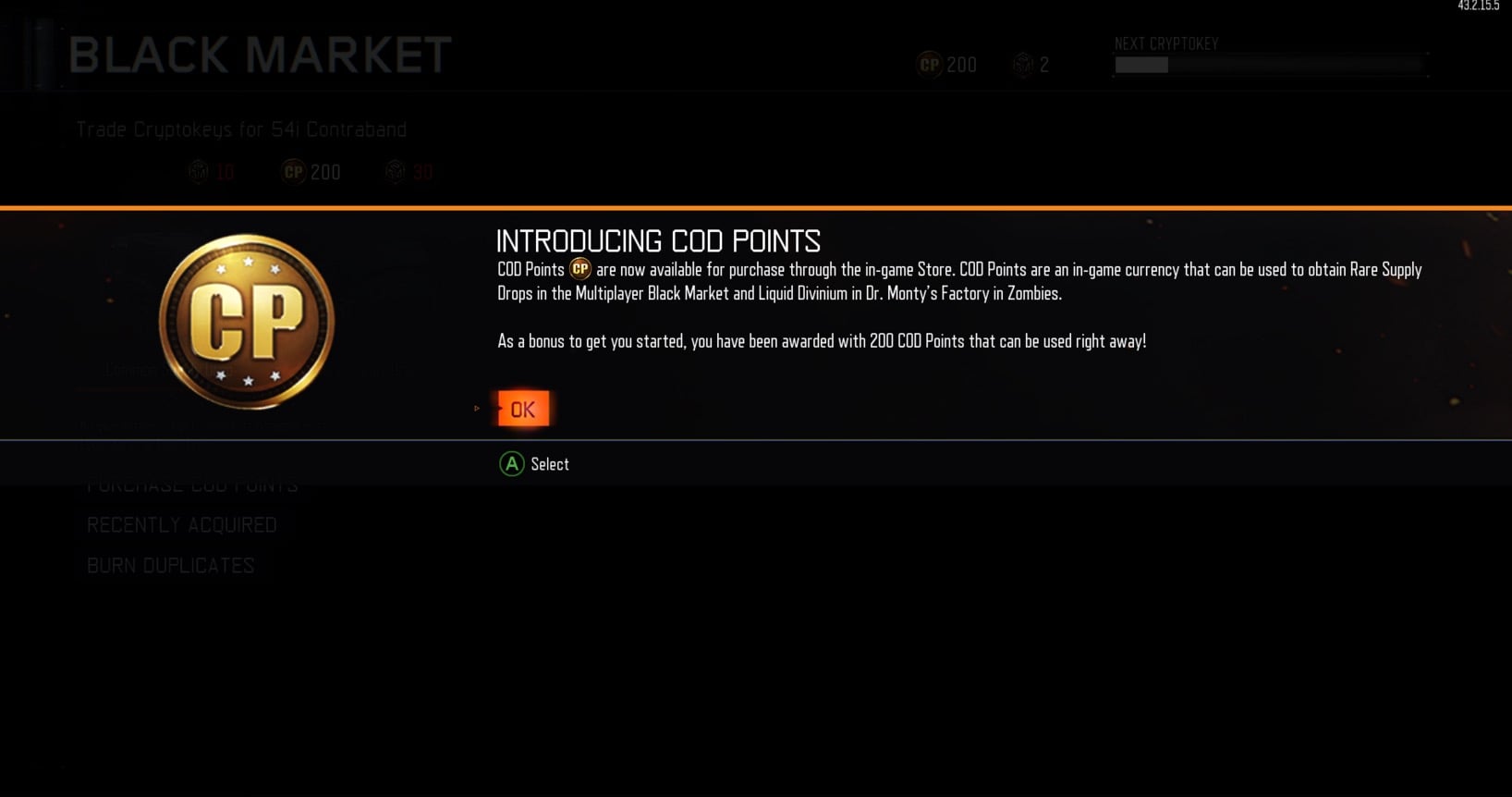Click the INTRODUCING COD POINTS heading
This screenshot has height=797, width=1512.
(x=657, y=240)
